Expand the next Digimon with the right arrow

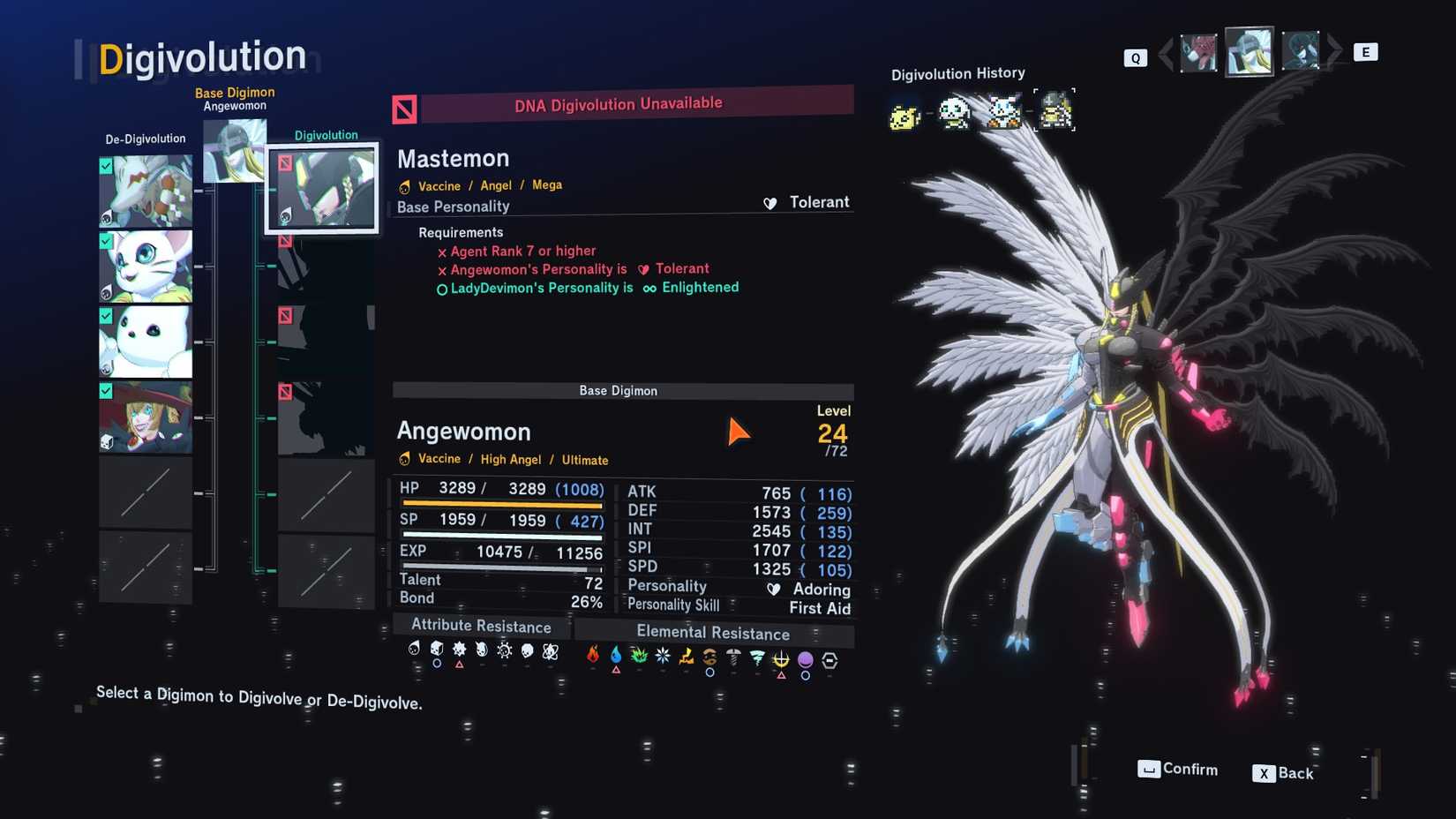click(1334, 52)
